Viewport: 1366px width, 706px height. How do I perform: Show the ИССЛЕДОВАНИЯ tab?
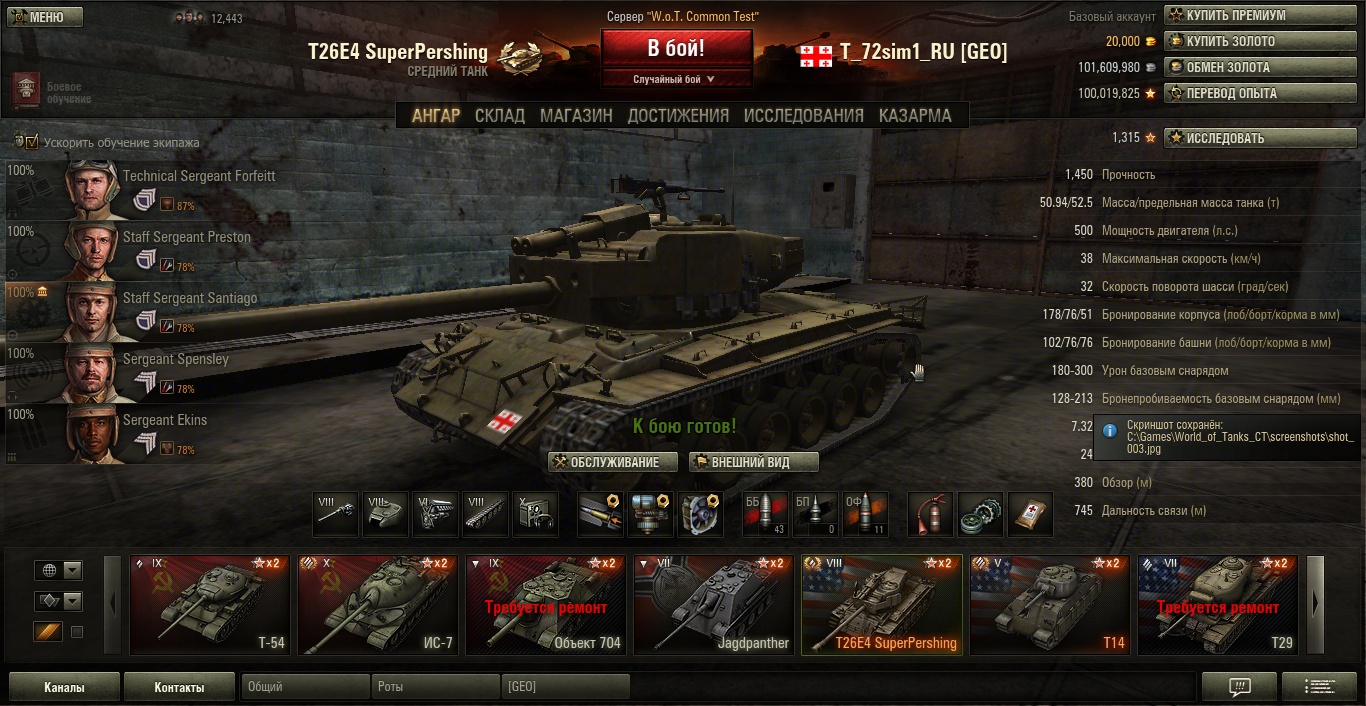pyautogui.click(x=803, y=116)
